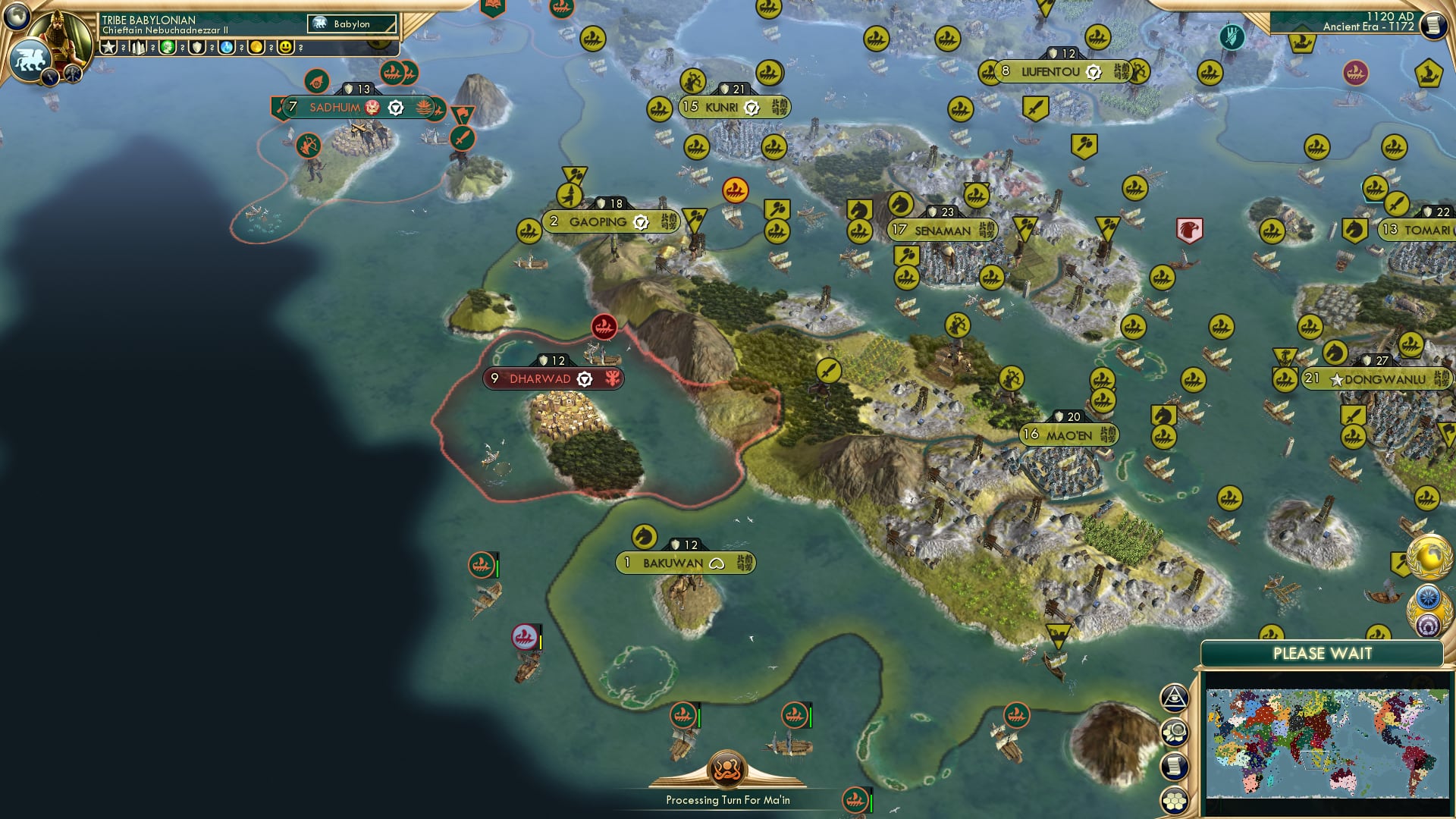1456x819 pixels.
Task: Open Social Policies via the blue compass icon
Action: [1426, 597]
